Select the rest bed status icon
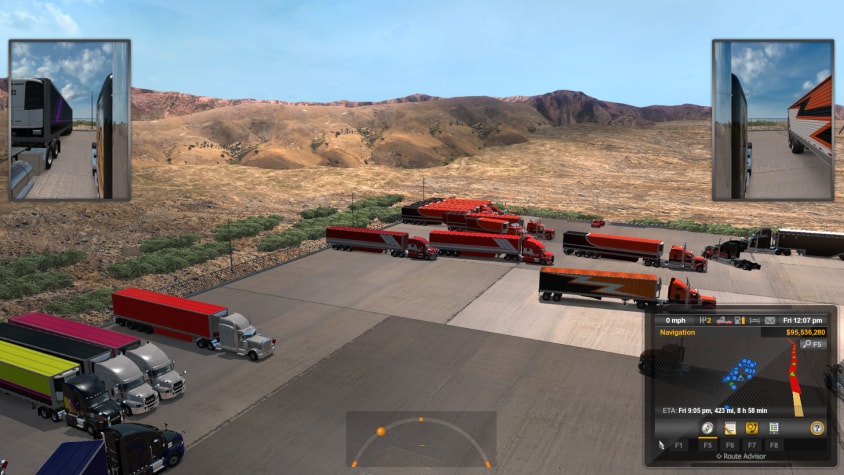844x475 pixels. tap(755, 320)
